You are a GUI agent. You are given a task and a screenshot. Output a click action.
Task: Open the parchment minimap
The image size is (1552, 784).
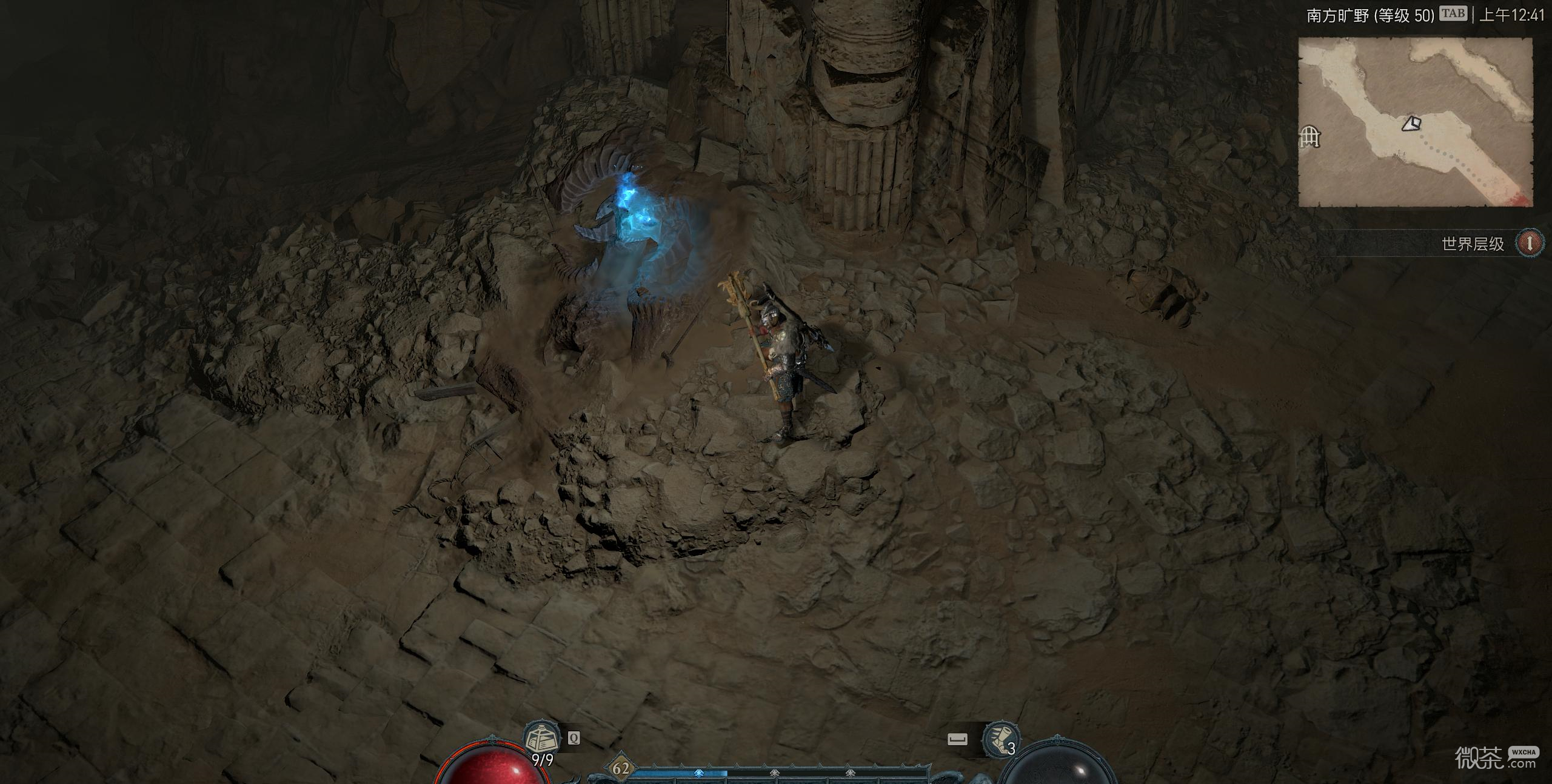(1415, 122)
